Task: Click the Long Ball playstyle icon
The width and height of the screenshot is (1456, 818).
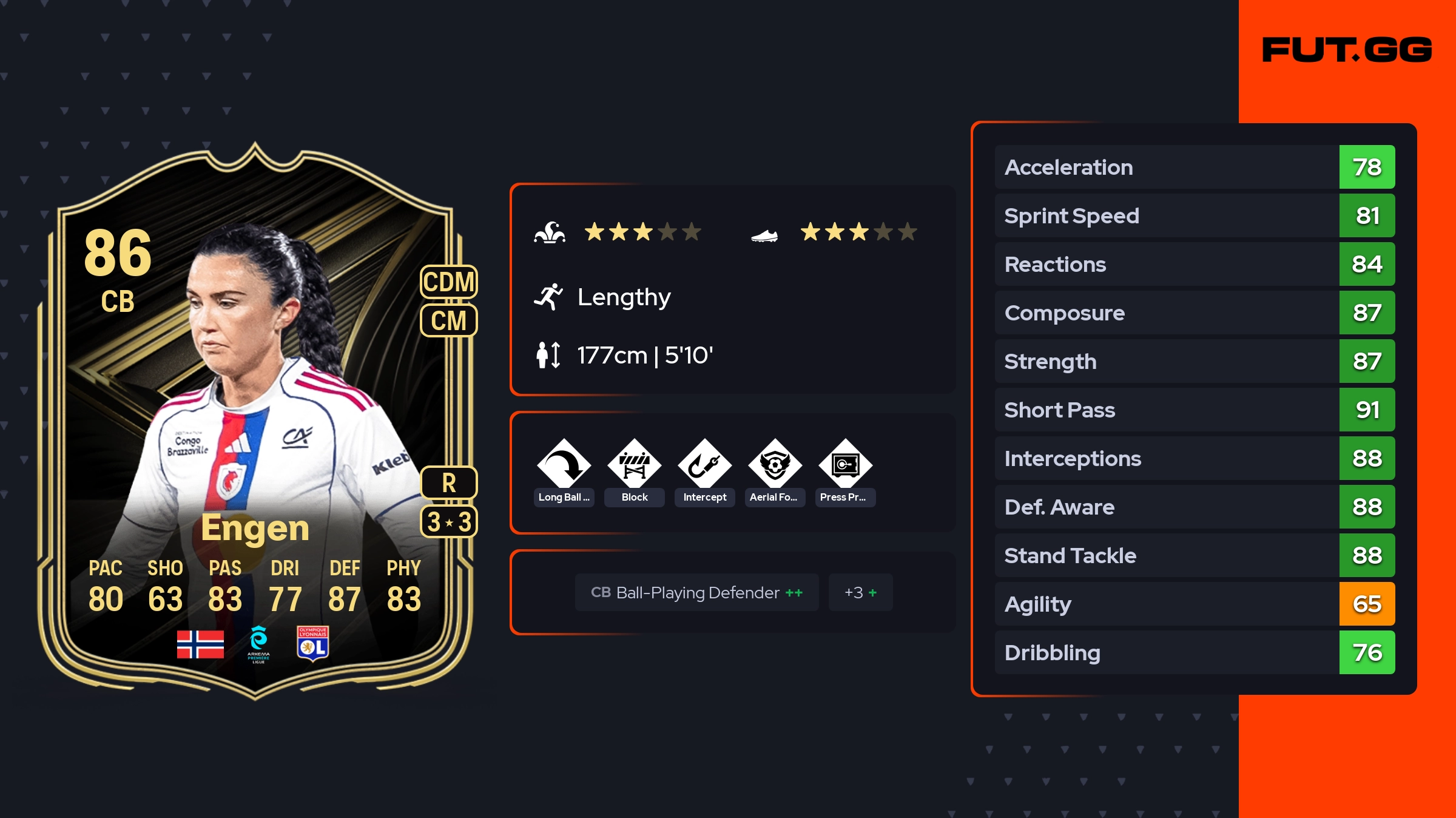Action: [x=564, y=466]
